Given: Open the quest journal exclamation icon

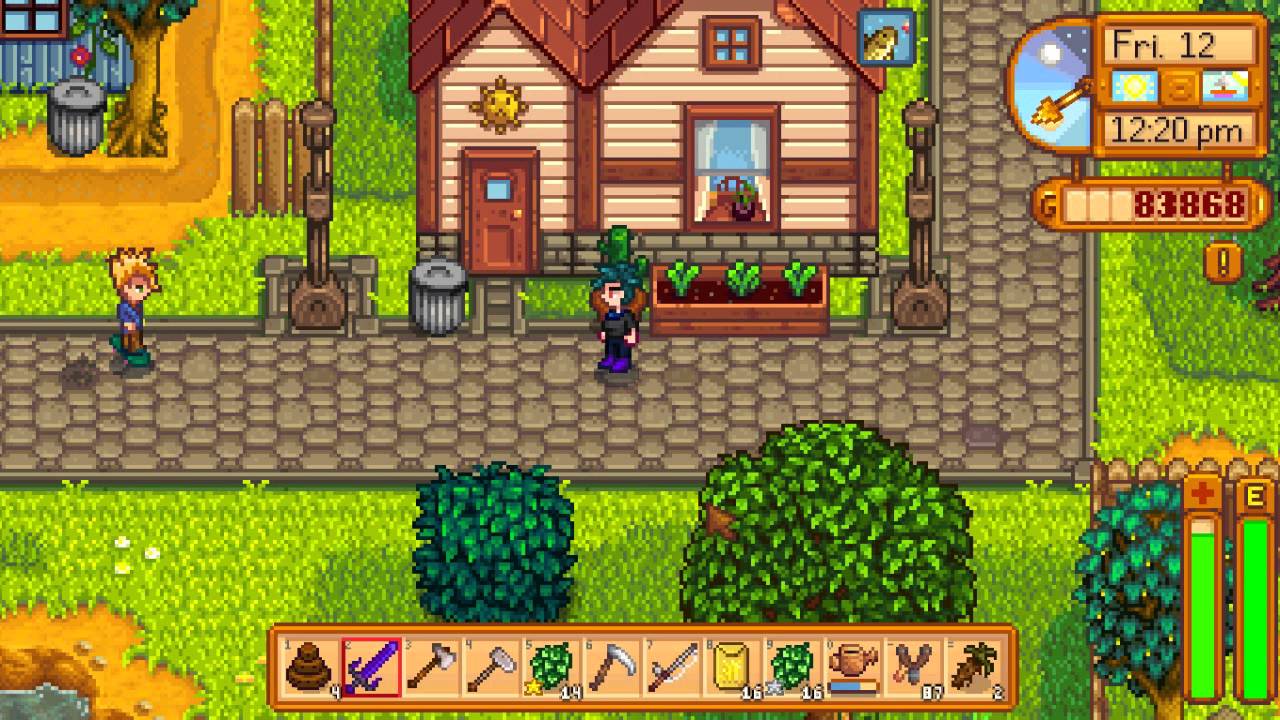Looking at the screenshot, I should (1223, 263).
